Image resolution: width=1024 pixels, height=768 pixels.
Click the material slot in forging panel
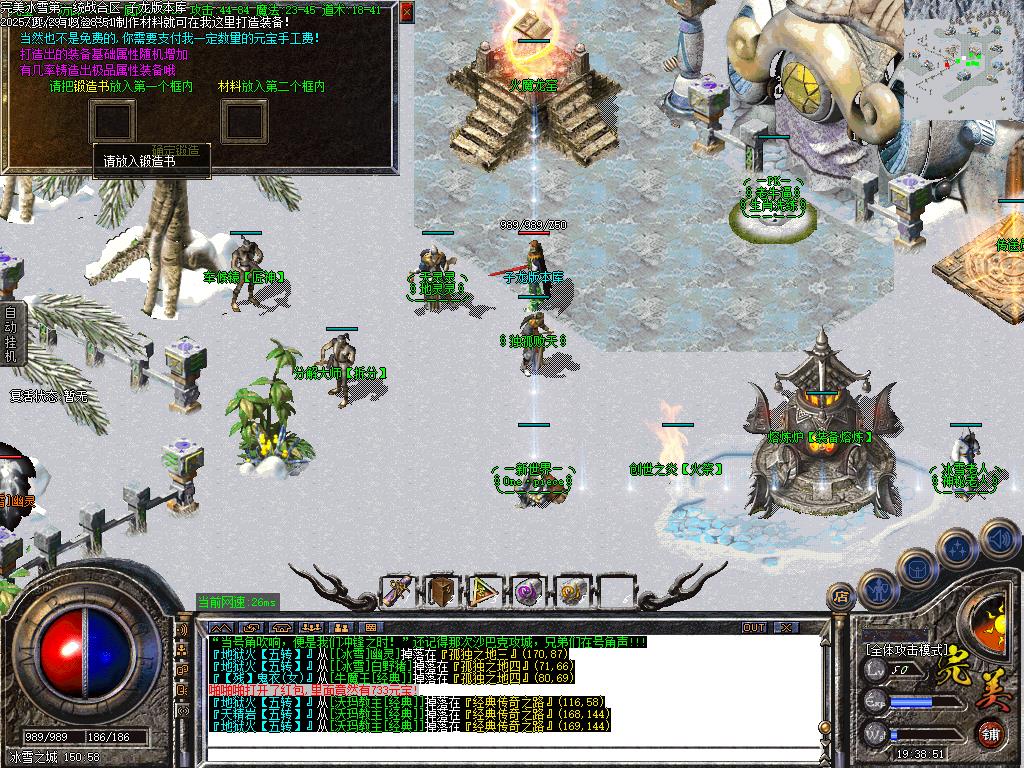point(243,121)
